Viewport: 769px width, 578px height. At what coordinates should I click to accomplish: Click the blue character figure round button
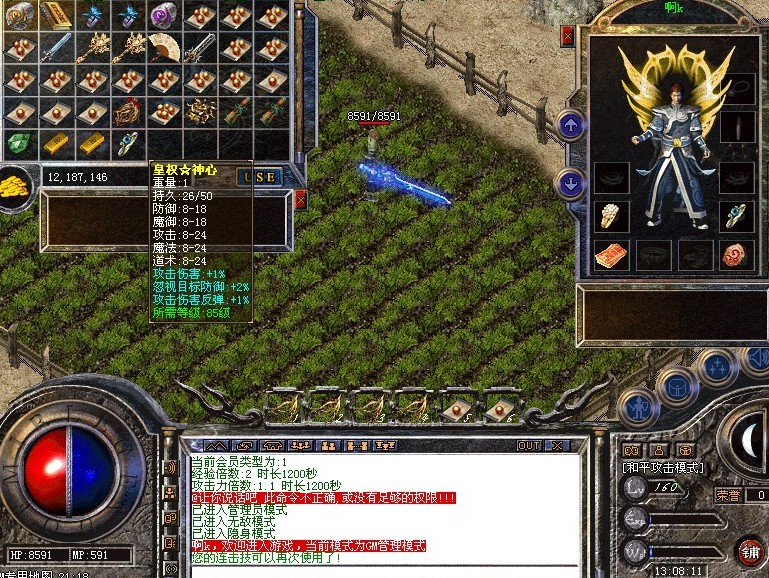coord(637,407)
